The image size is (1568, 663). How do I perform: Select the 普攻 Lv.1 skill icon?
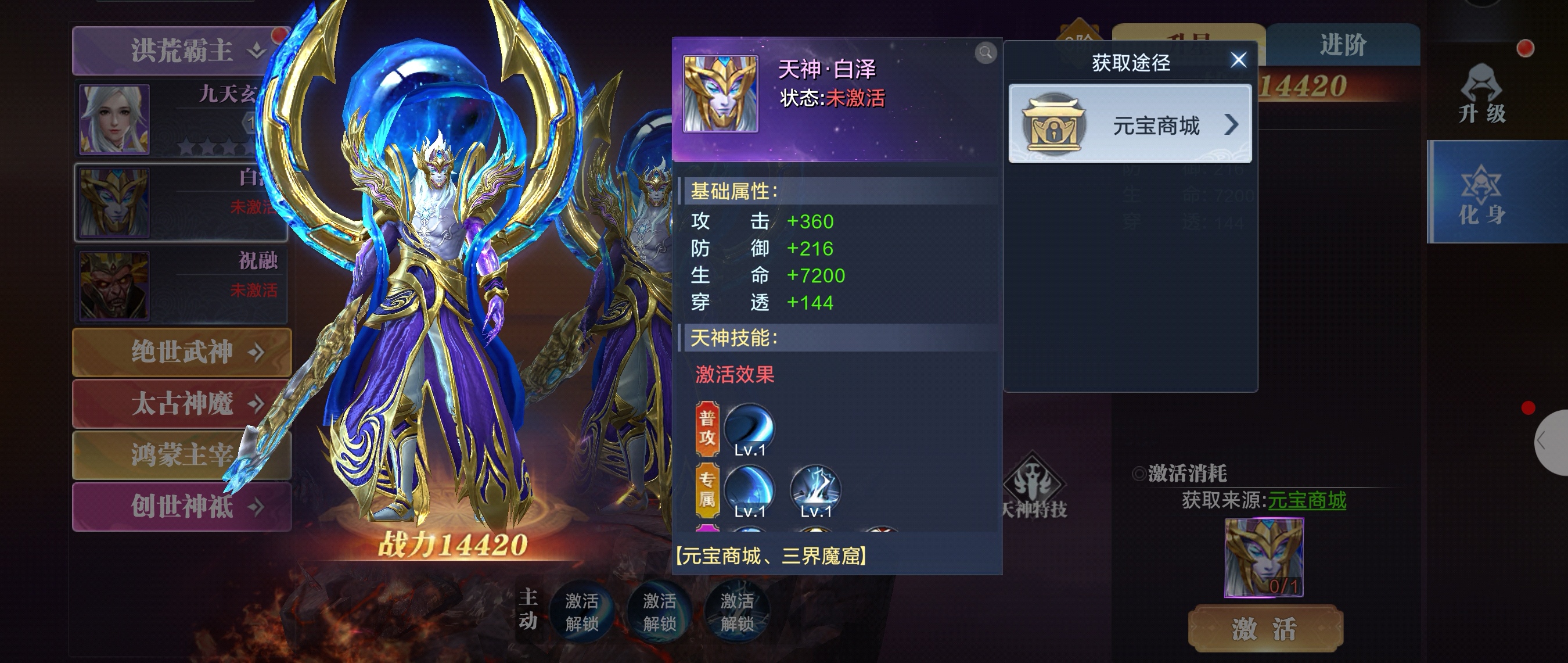(x=749, y=429)
